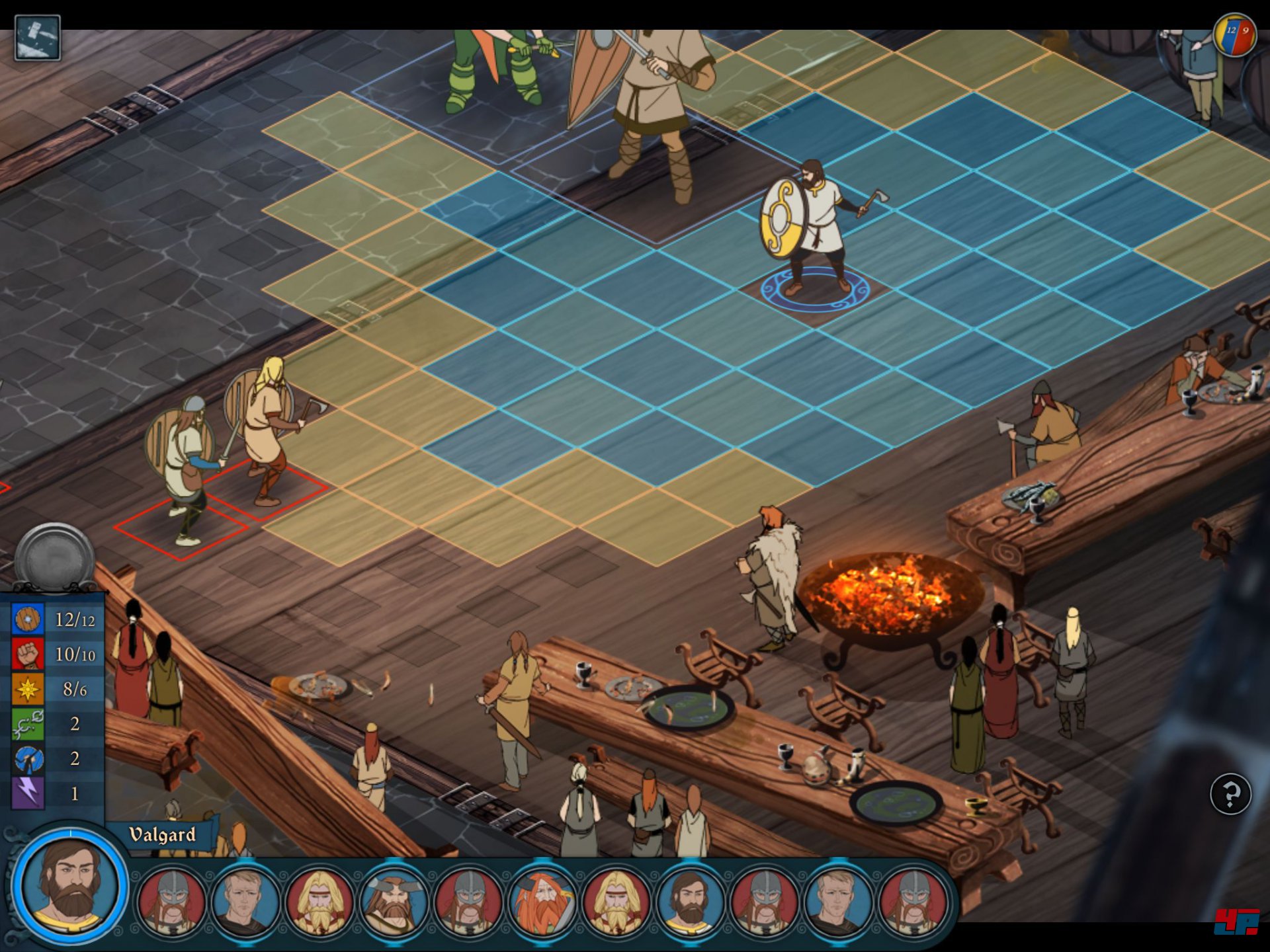
Task: Open the question mark help button
Action: (1230, 793)
